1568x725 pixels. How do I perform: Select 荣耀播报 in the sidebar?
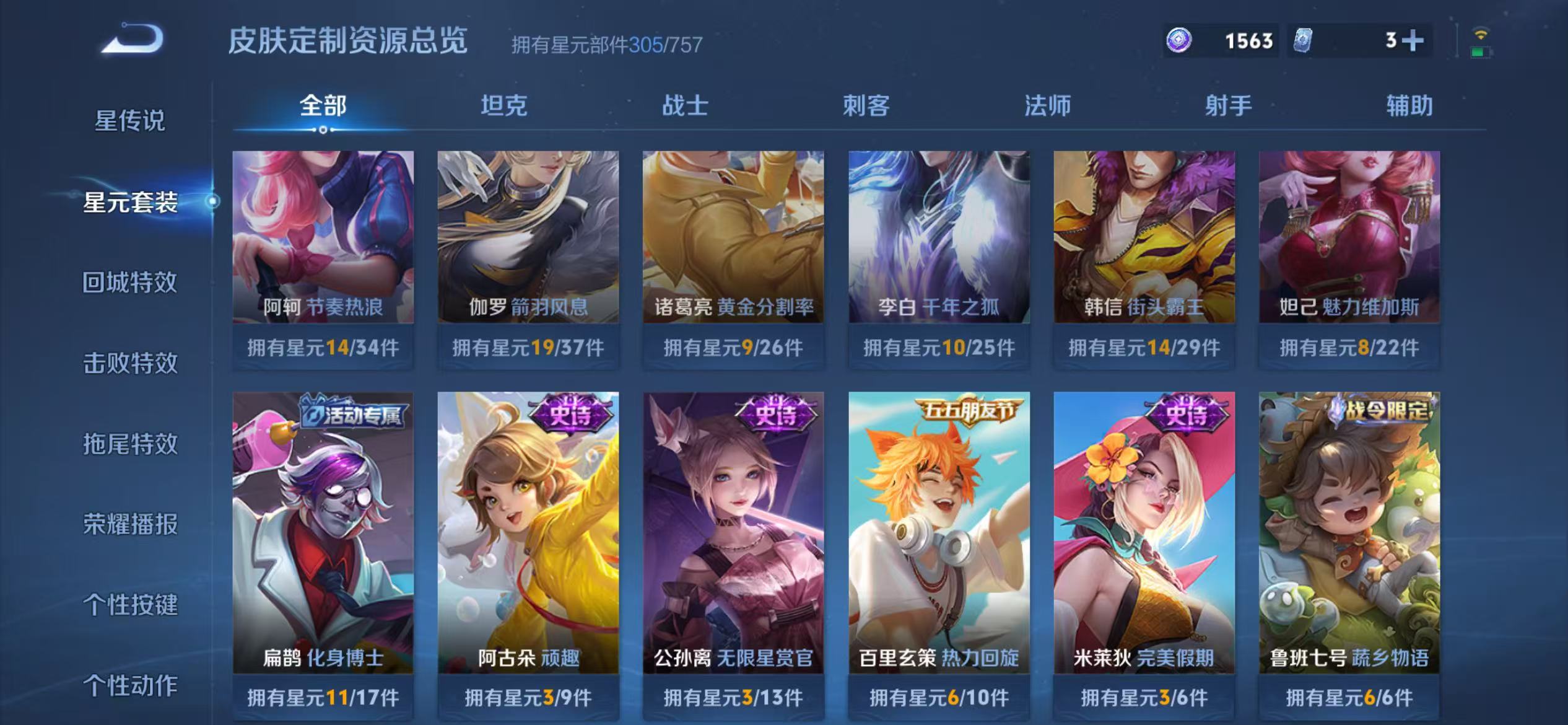(130, 524)
